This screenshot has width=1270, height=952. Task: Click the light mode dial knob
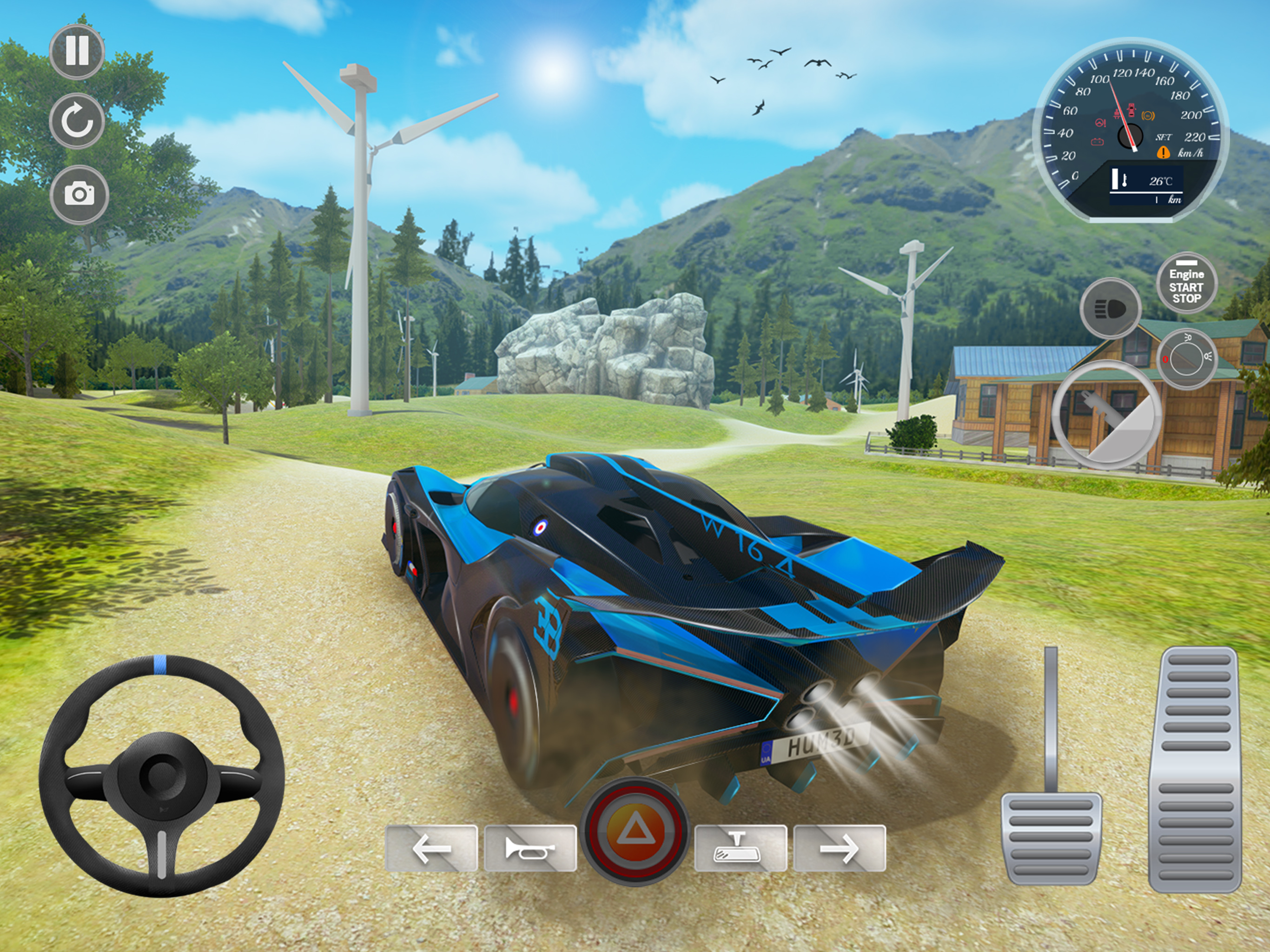pos(1187,360)
